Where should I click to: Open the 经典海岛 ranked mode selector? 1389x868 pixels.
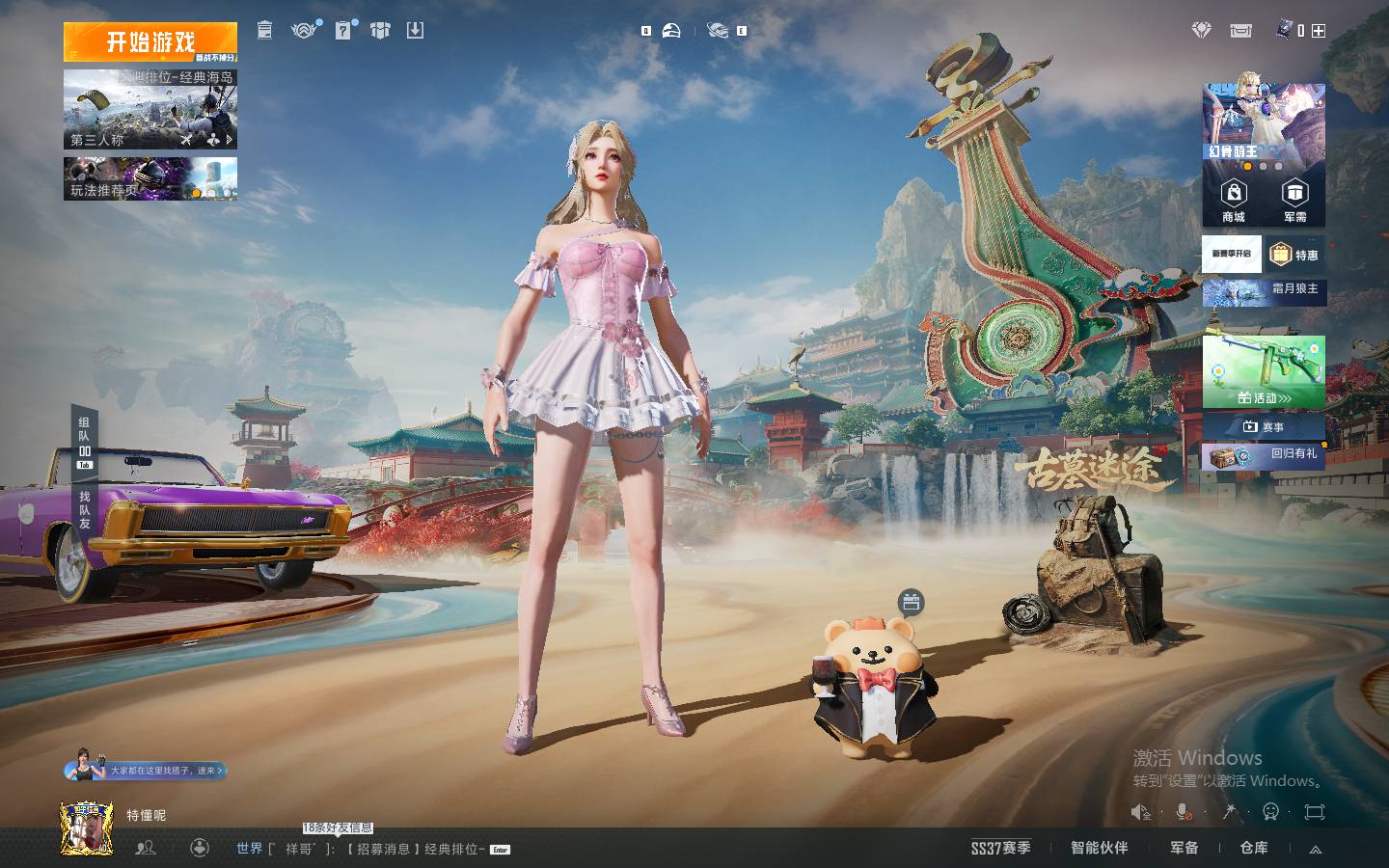click(x=150, y=109)
